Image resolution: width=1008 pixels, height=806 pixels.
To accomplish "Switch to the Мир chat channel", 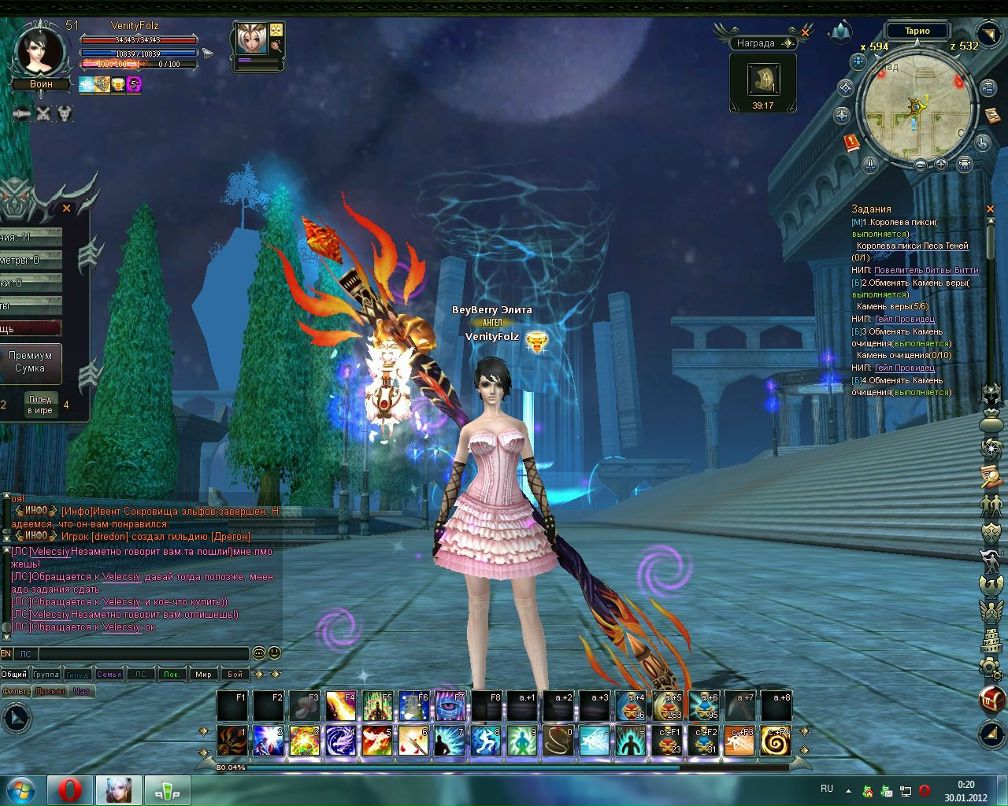I will (203, 674).
